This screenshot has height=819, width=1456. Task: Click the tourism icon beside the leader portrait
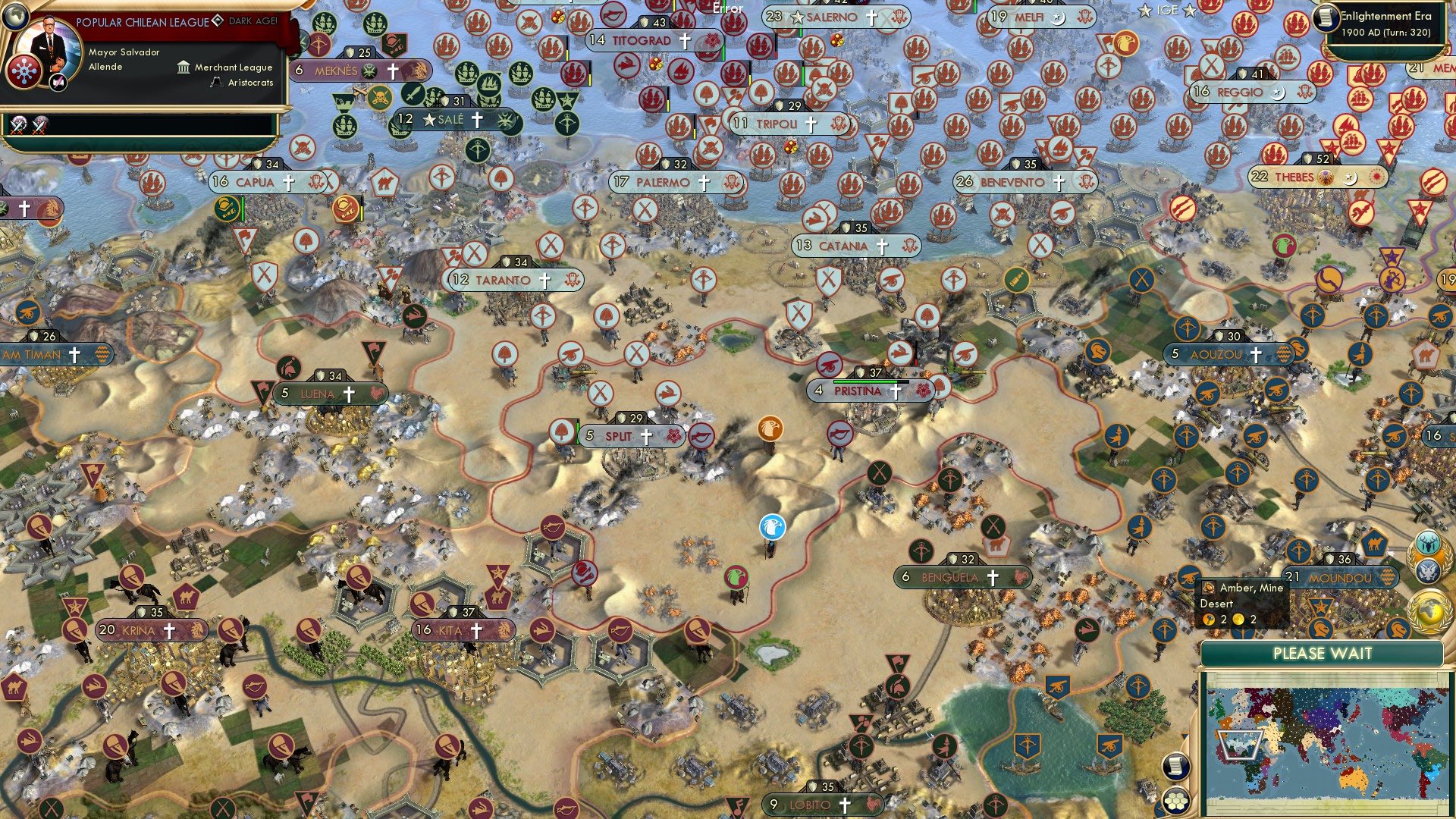pos(58,83)
